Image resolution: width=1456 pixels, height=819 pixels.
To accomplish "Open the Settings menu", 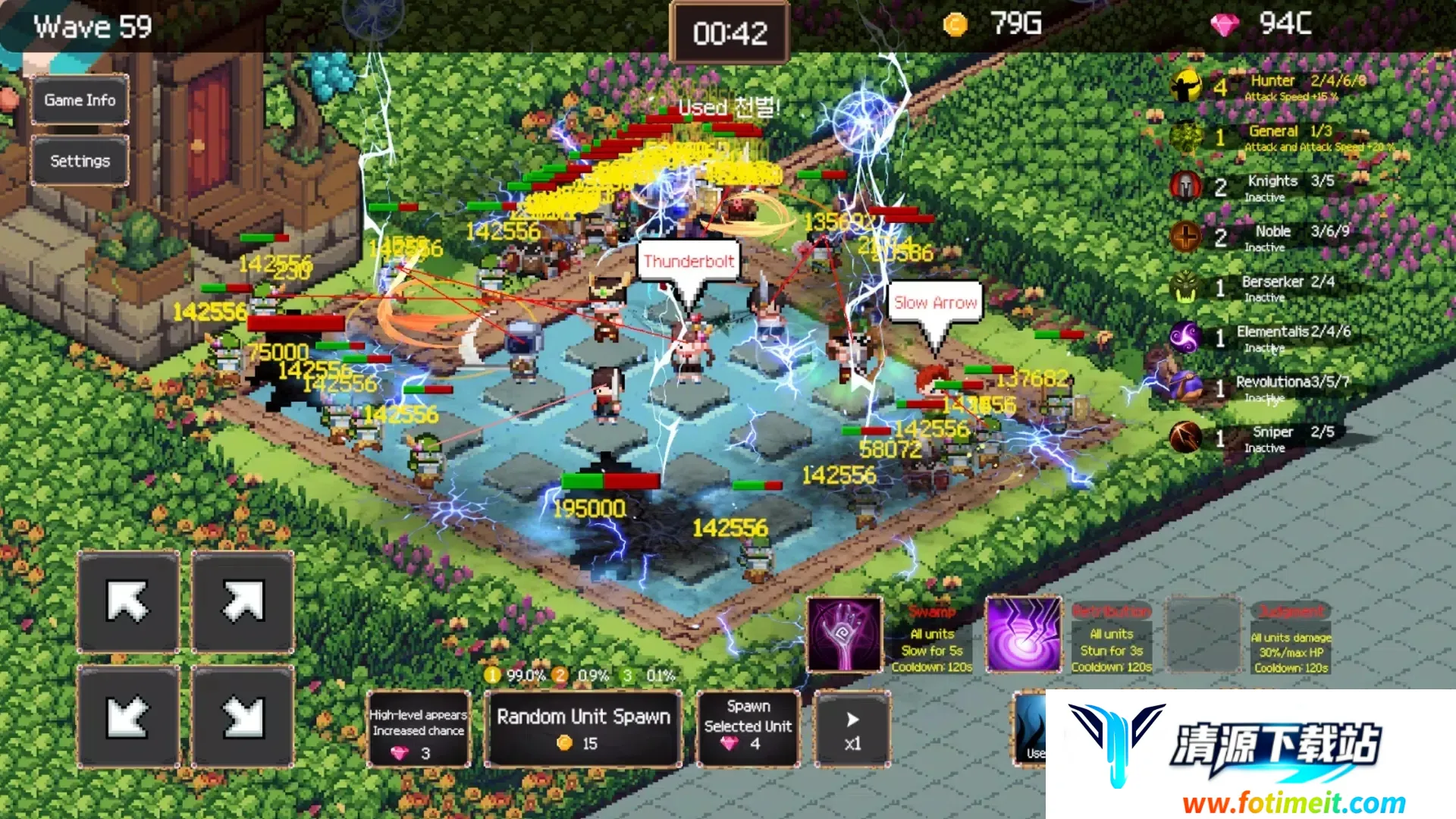I will point(80,161).
